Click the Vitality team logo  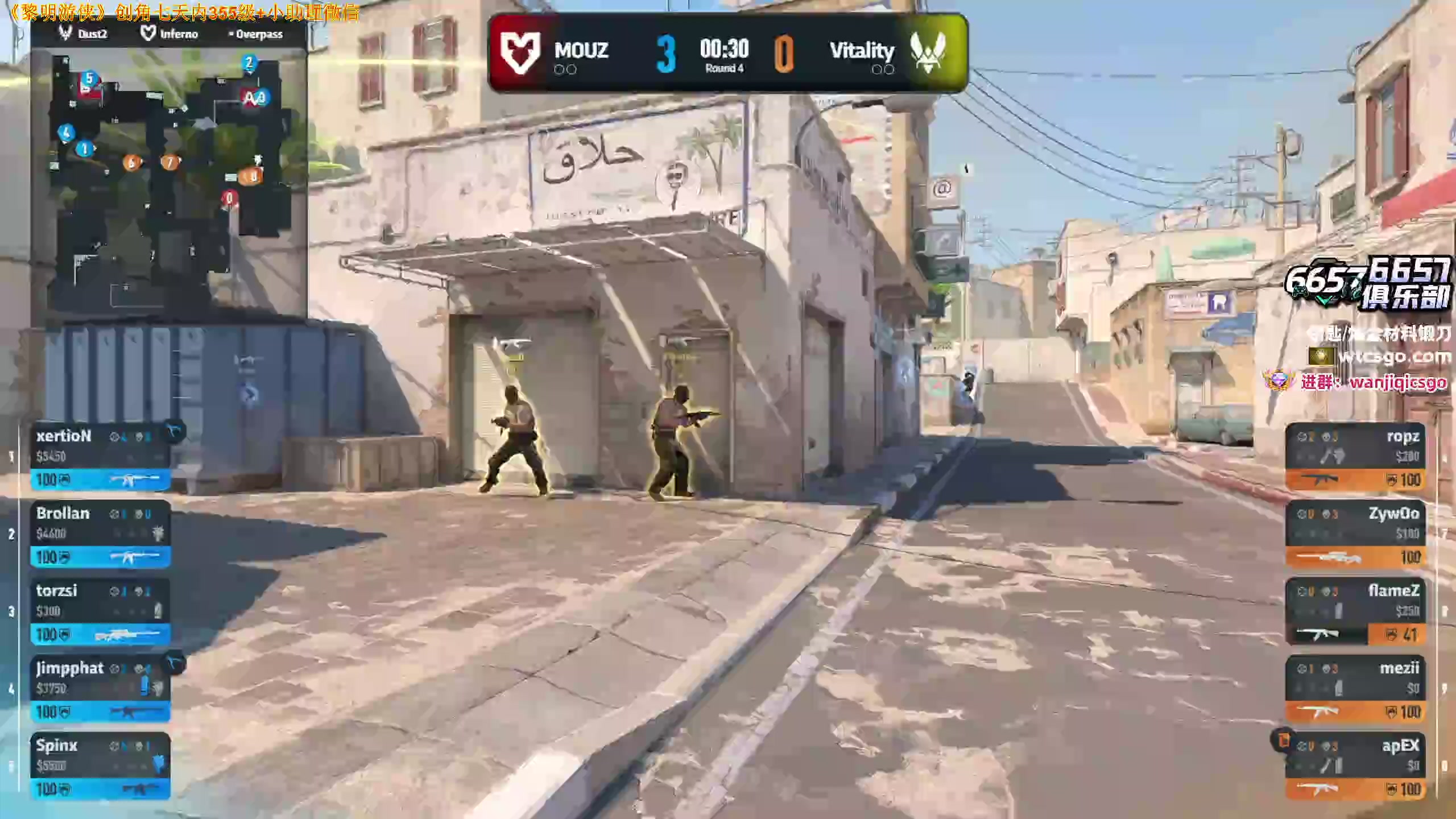point(928,53)
